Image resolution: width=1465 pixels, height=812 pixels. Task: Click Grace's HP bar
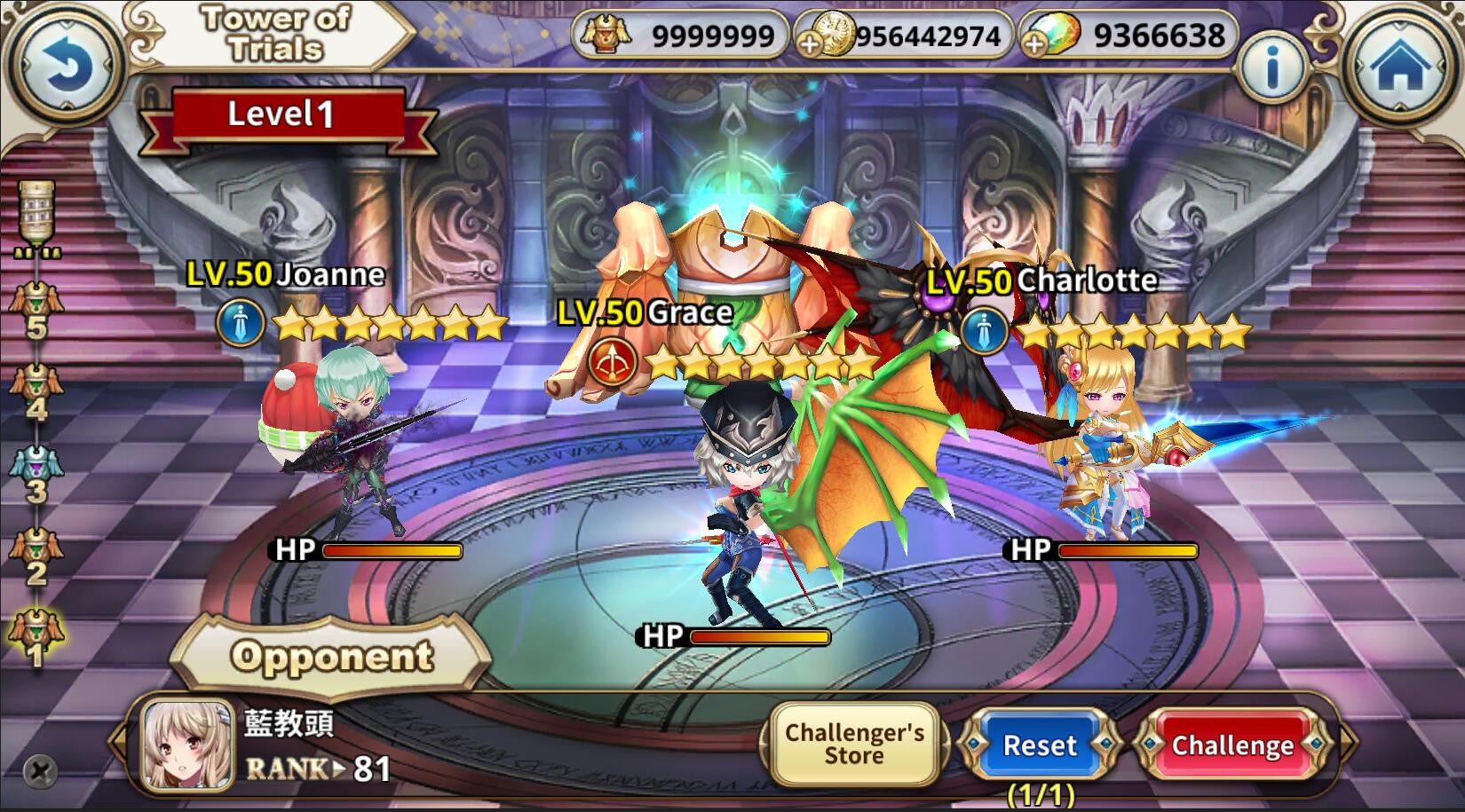[759, 637]
